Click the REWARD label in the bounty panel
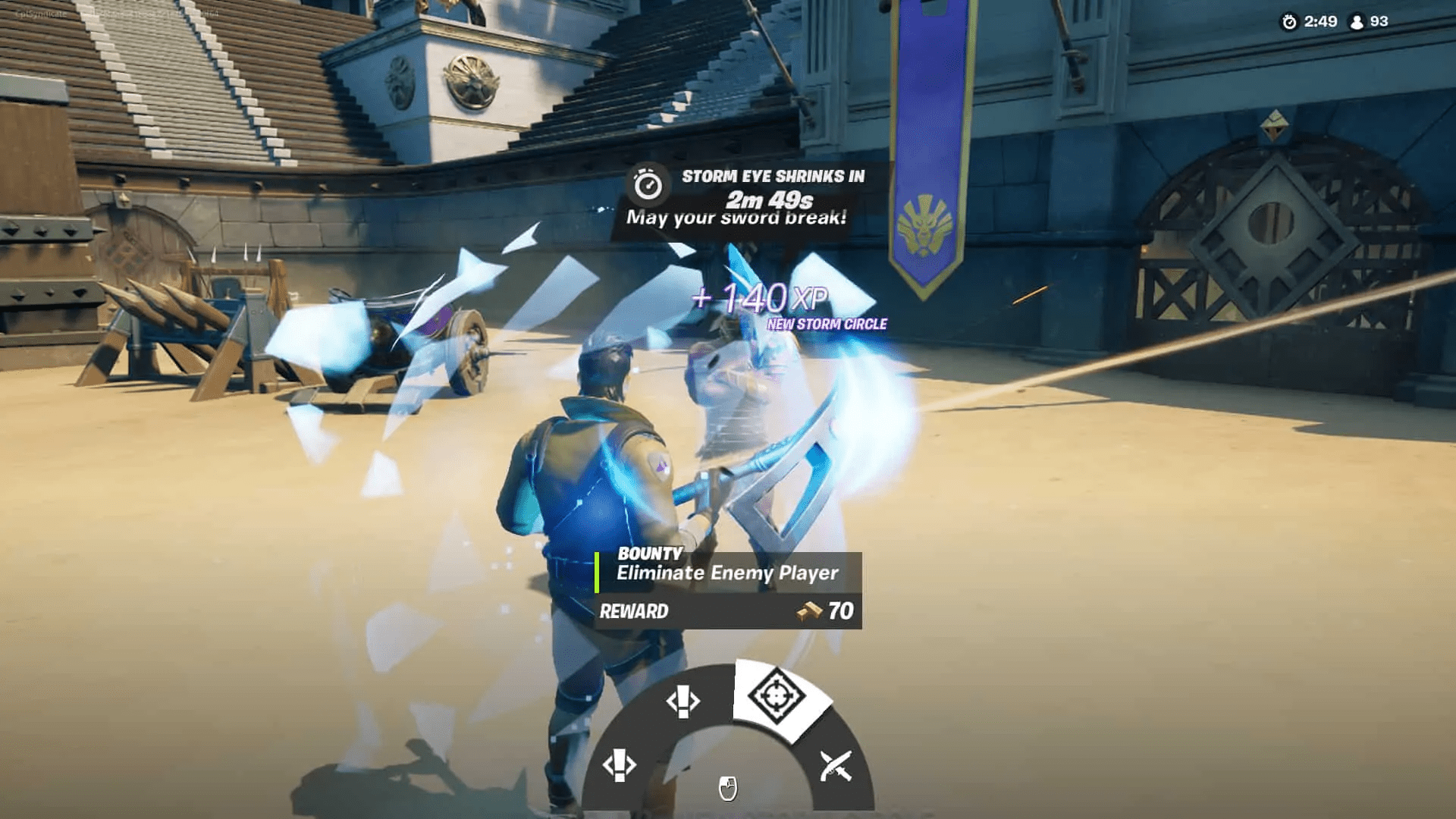Screen dimensions: 1456x819 pos(635,610)
